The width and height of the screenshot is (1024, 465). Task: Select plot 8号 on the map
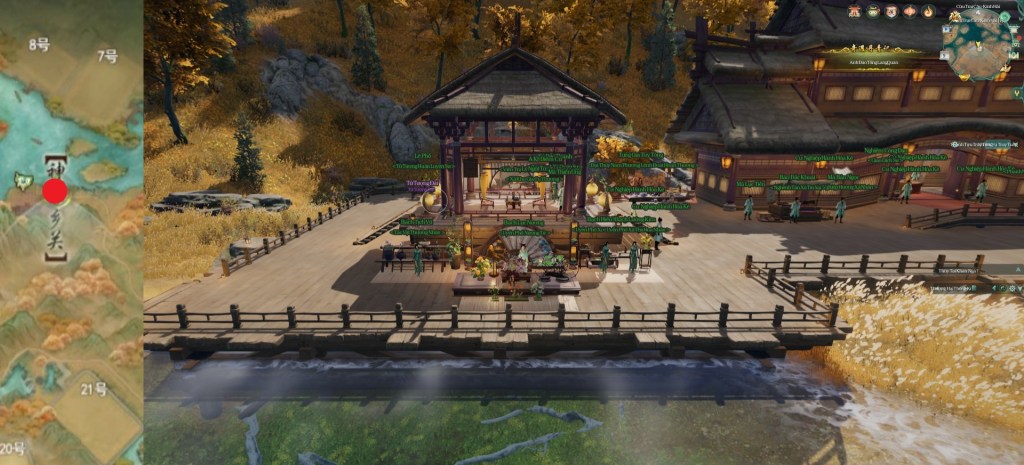pyautogui.click(x=40, y=45)
